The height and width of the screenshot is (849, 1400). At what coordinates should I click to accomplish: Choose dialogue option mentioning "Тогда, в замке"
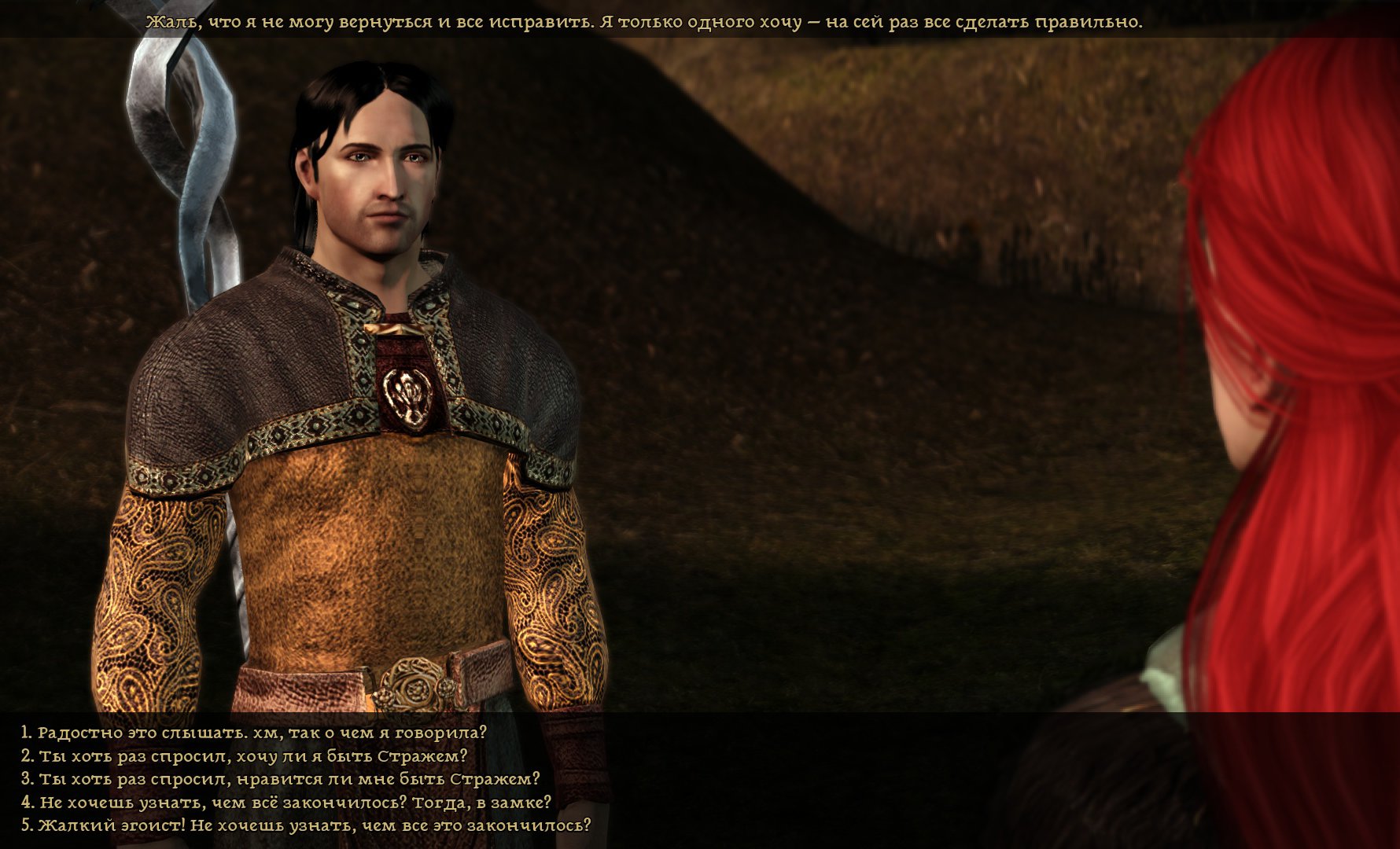point(286,803)
